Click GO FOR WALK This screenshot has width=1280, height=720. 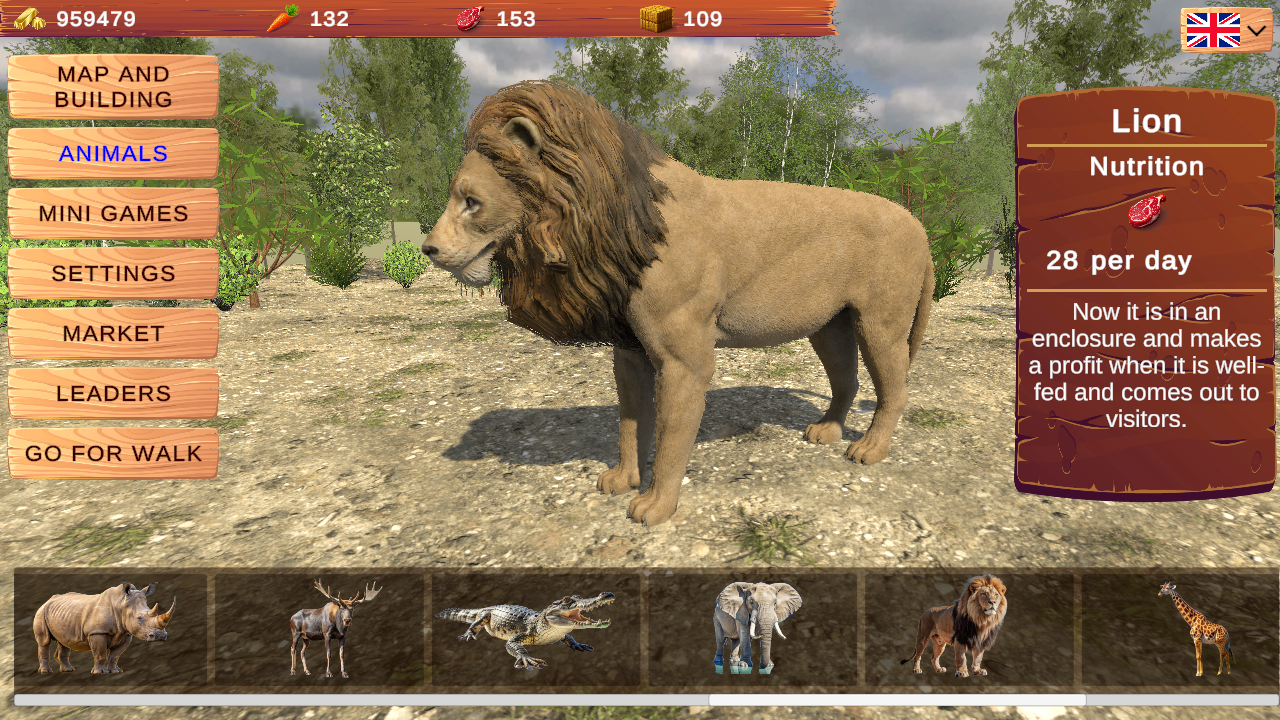(x=112, y=453)
